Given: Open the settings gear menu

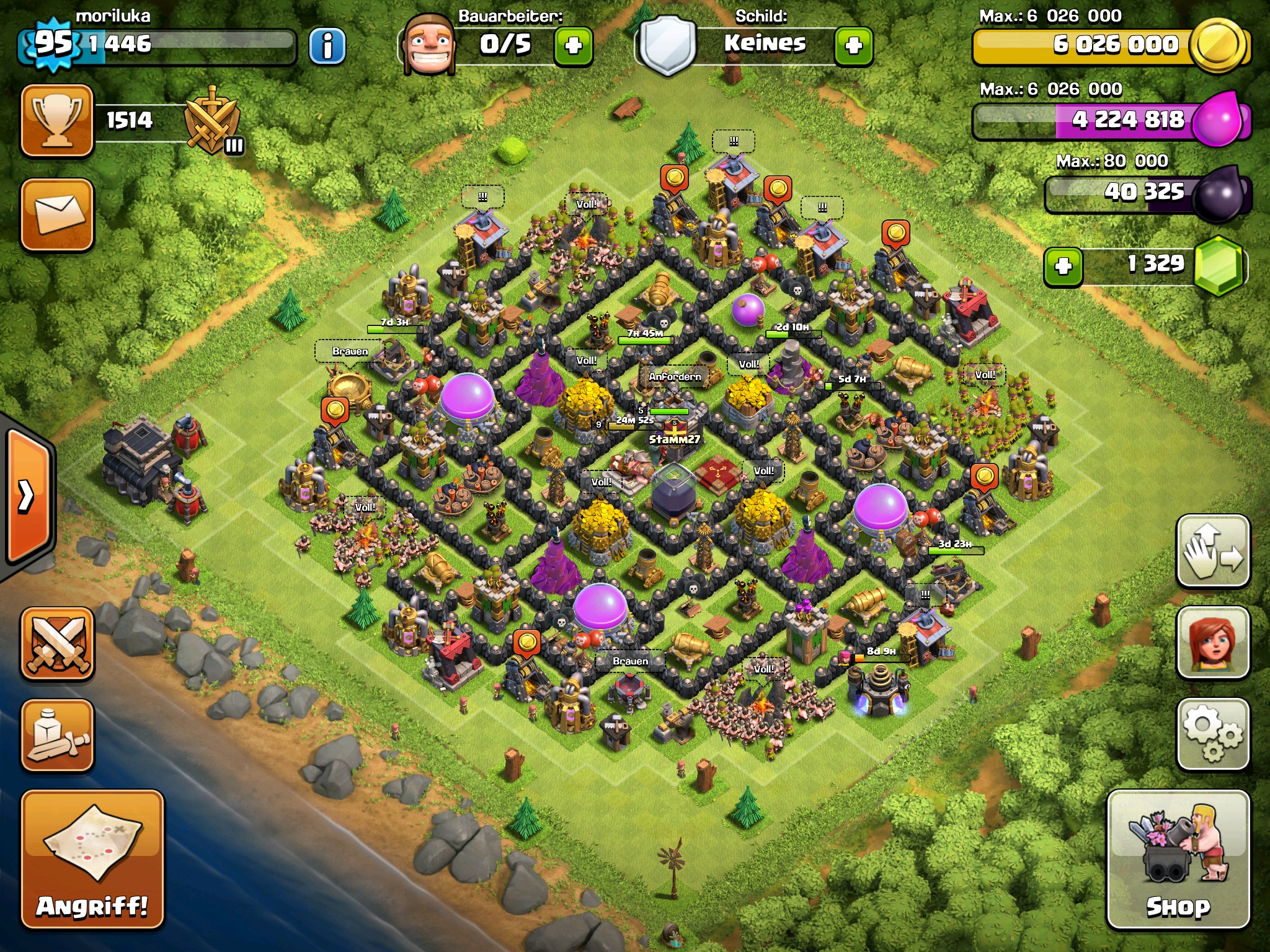Looking at the screenshot, I should tap(1212, 734).
